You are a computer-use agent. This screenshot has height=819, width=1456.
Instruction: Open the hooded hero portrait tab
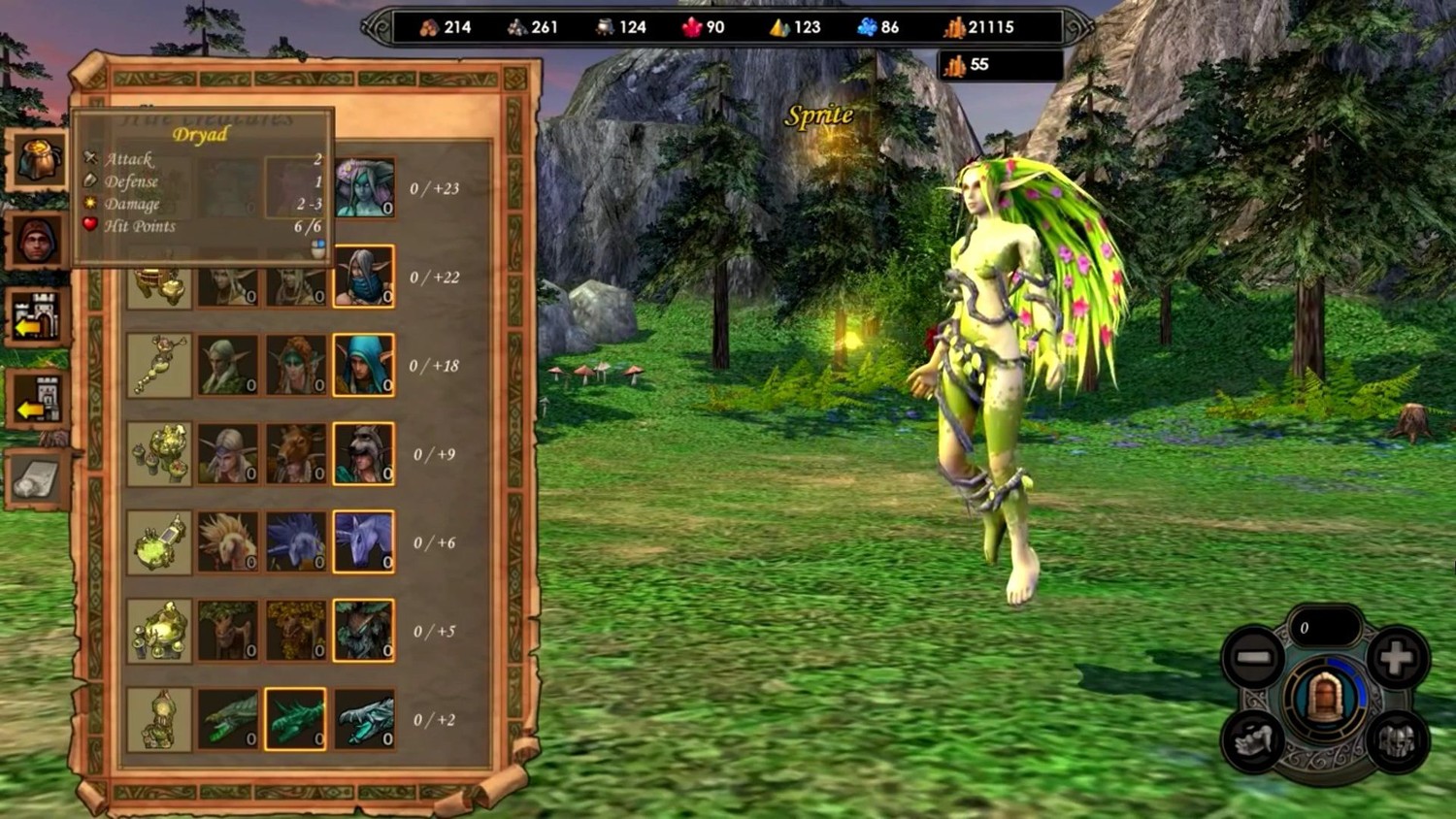[37, 240]
